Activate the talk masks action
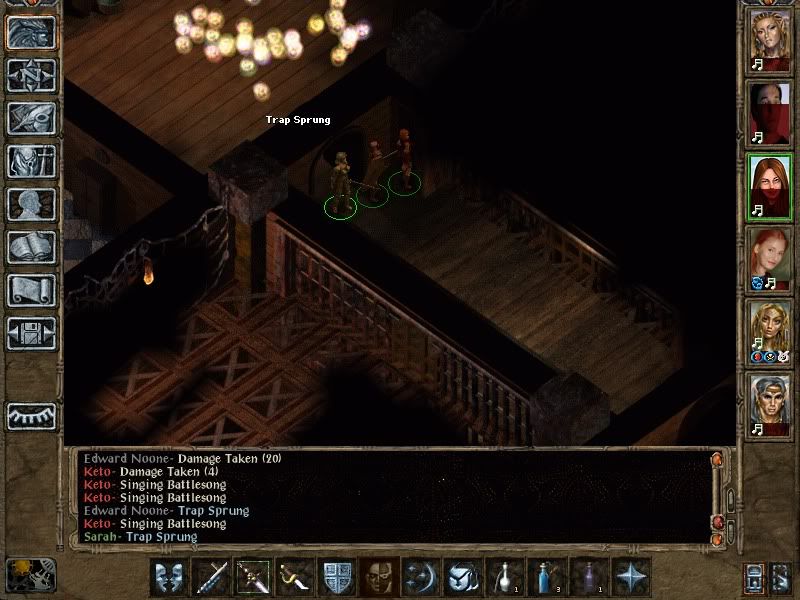 169,577
